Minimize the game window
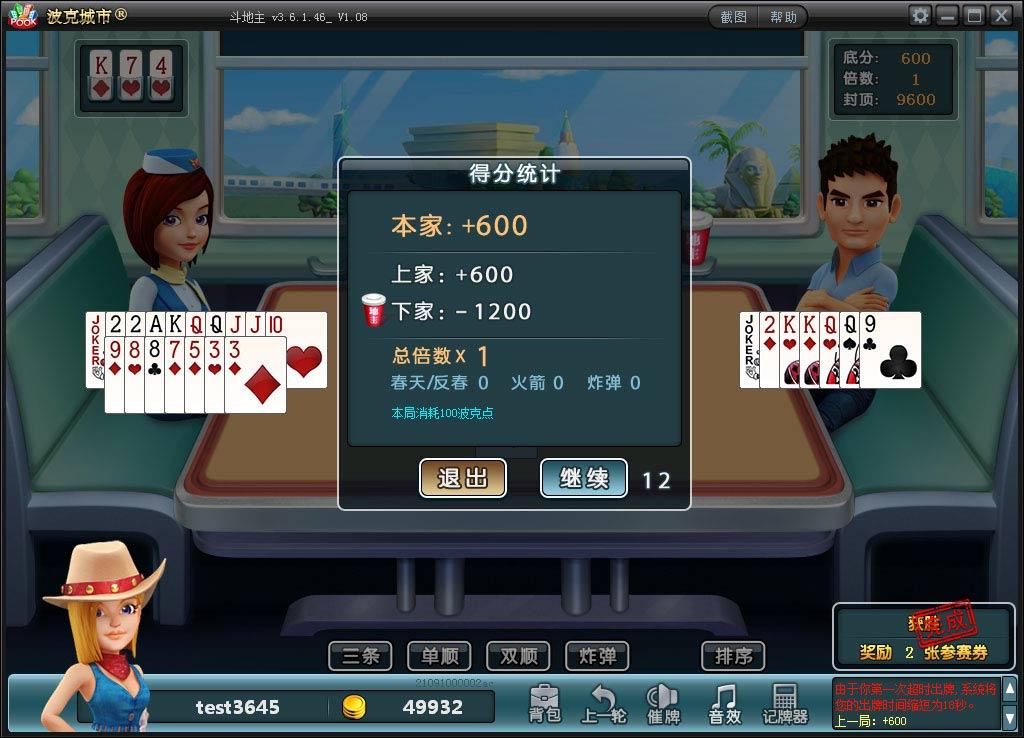 pyautogui.click(x=947, y=16)
